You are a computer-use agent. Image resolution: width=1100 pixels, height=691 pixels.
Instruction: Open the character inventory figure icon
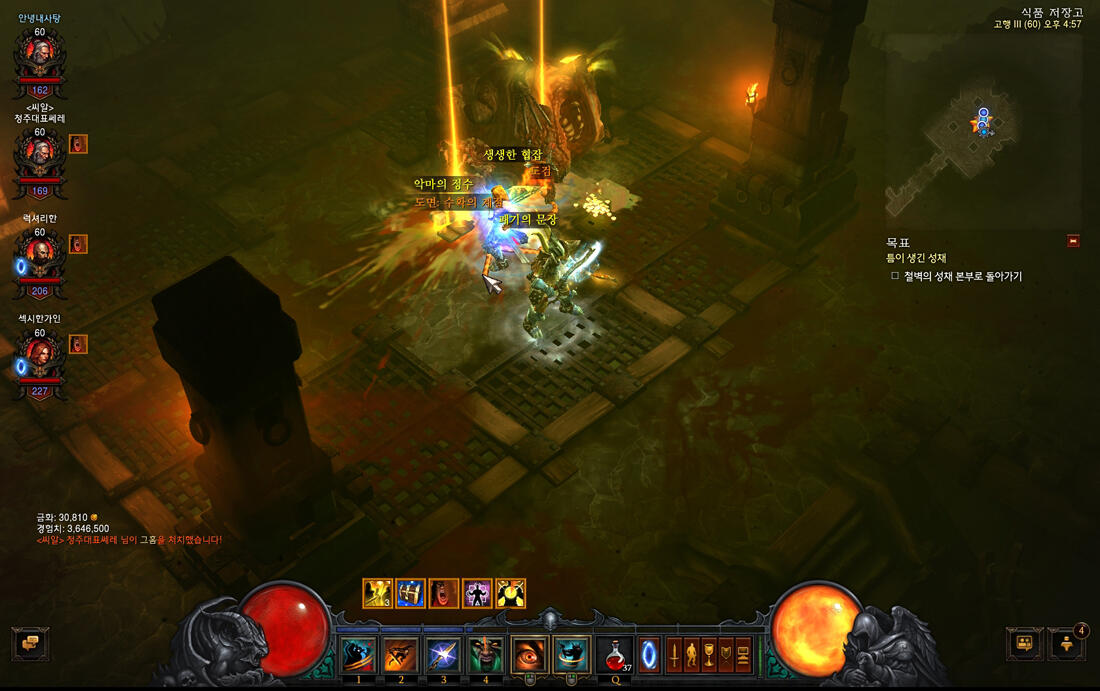[x=691, y=655]
